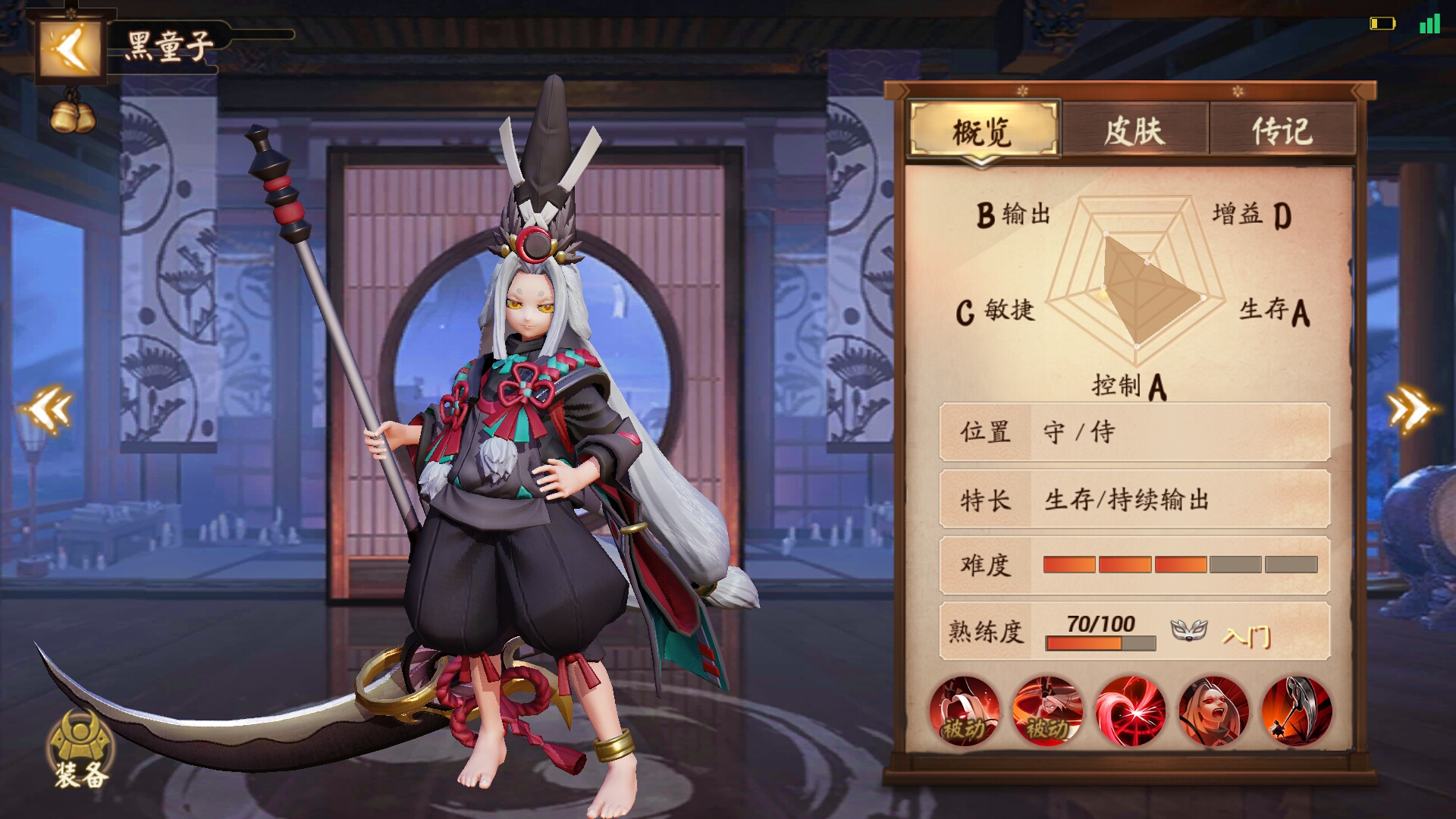This screenshot has height=819, width=1456.
Task: Inspect the giant scythe strike skill icon
Action: tap(1297, 711)
